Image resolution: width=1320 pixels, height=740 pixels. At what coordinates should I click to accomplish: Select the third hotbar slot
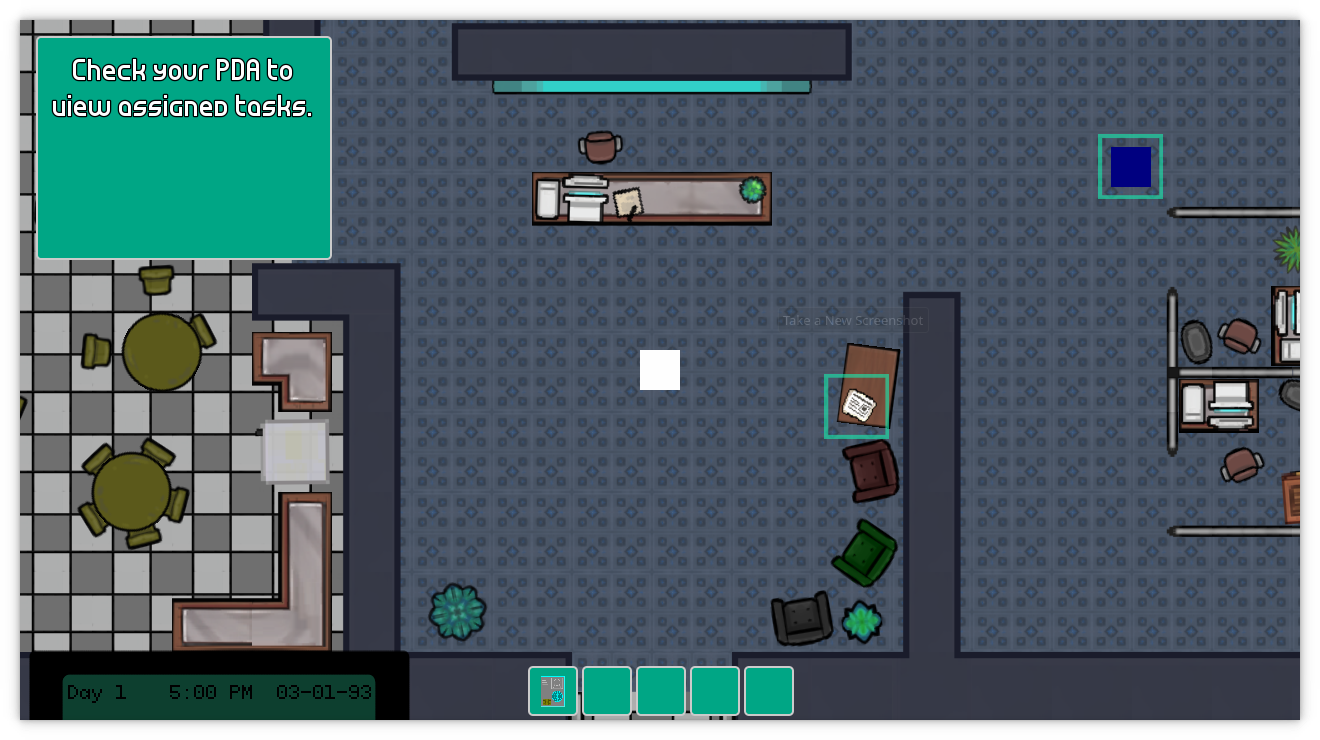tap(661, 691)
